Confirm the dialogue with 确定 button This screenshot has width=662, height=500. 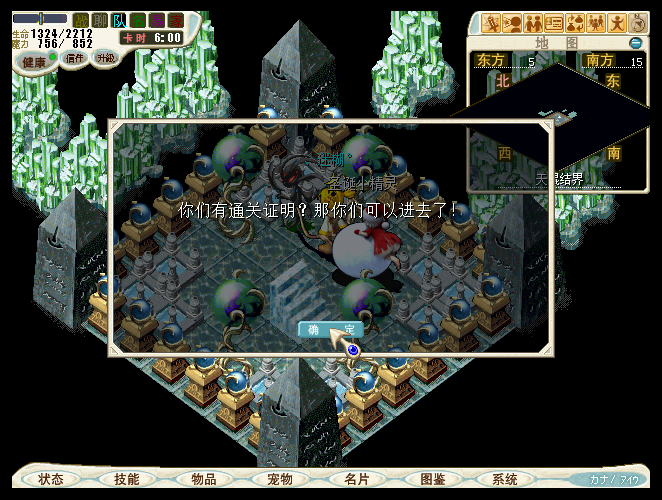(330, 330)
